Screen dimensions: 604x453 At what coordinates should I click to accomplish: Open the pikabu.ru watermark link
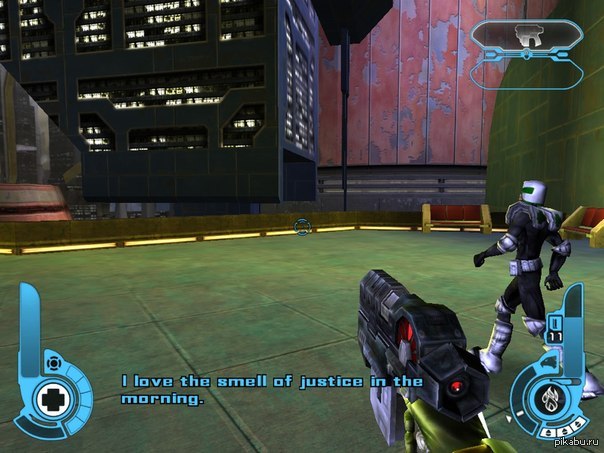[x=577, y=442]
